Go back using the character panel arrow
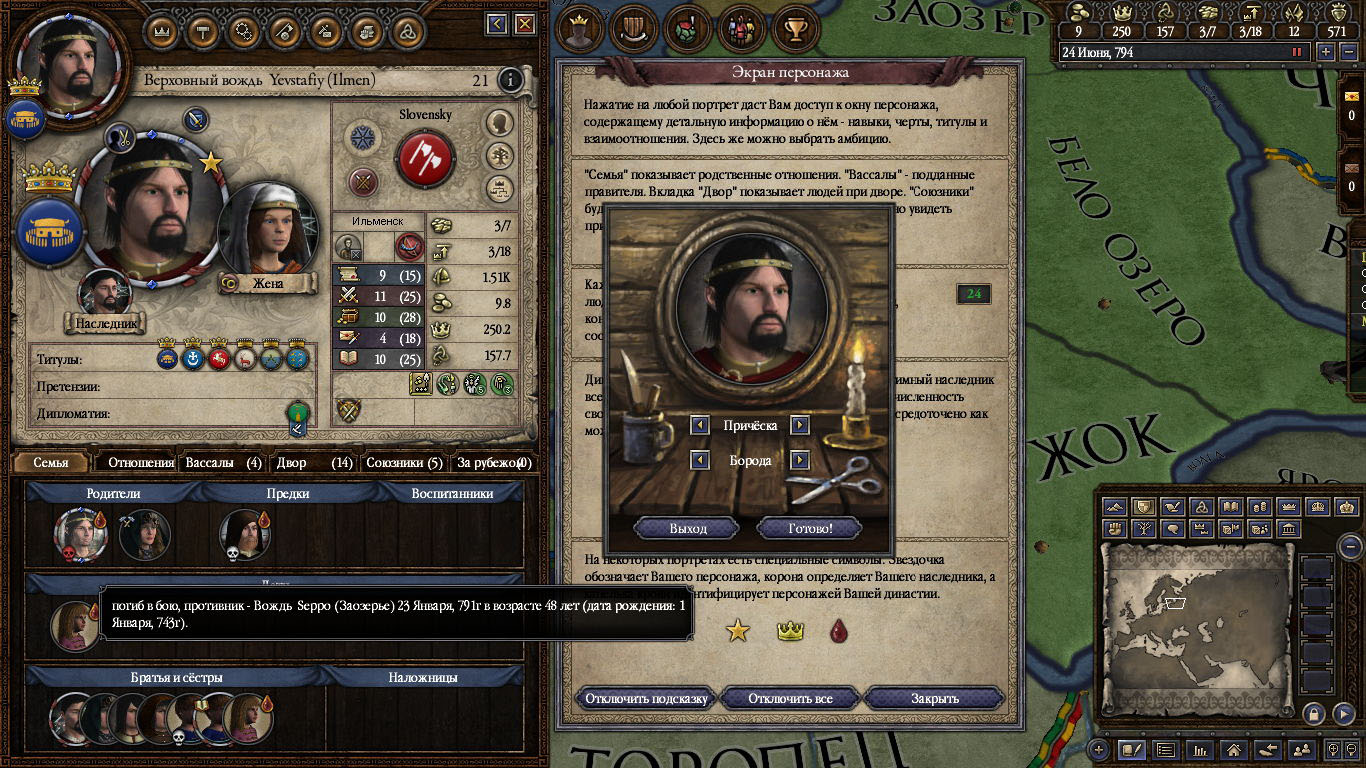This screenshot has width=1366, height=768. tap(497, 24)
